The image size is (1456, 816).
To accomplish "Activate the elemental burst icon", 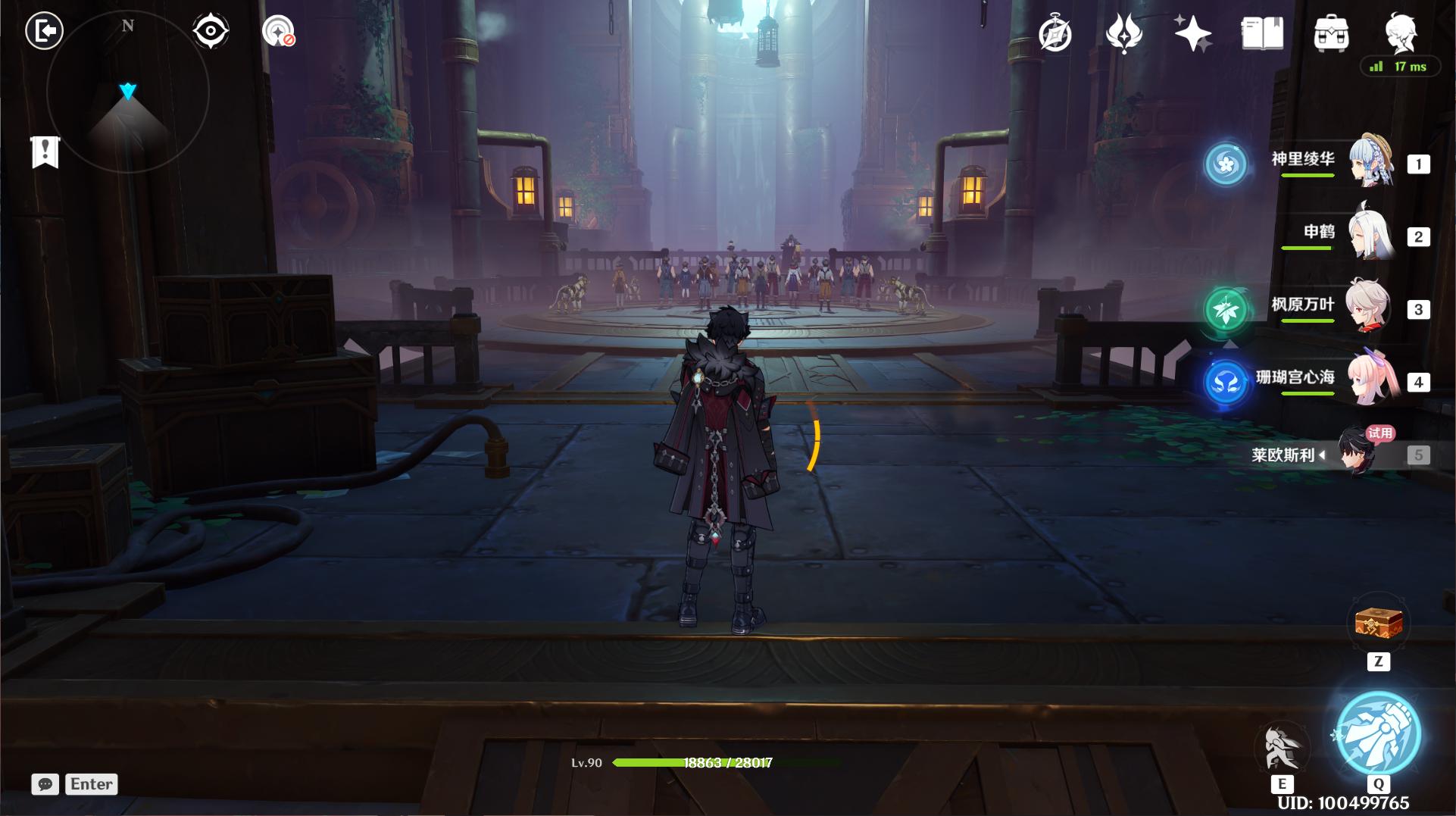I will point(1378,733).
